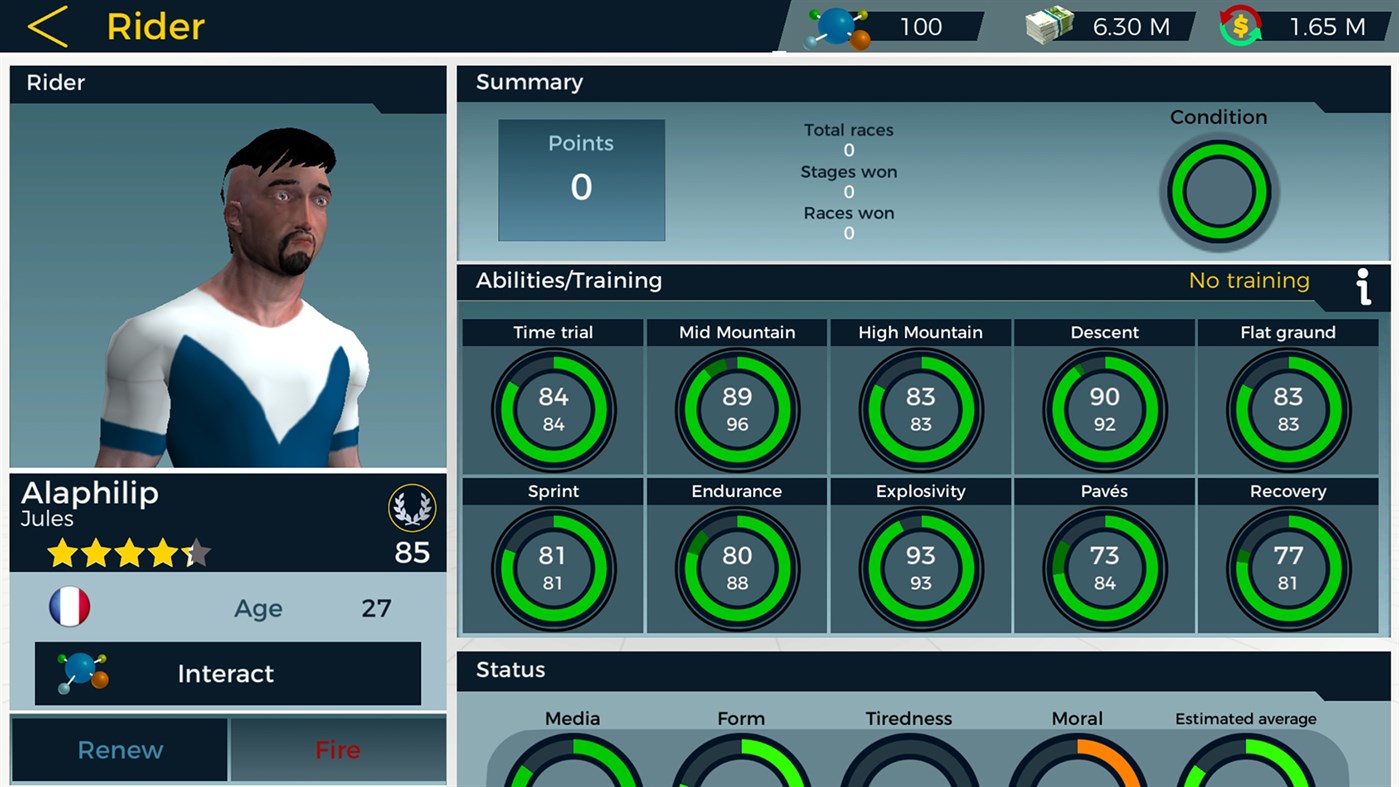Expand the Pavés ability gauge
Screen dimensions: 1399x787
click(x=1104, y=567)
